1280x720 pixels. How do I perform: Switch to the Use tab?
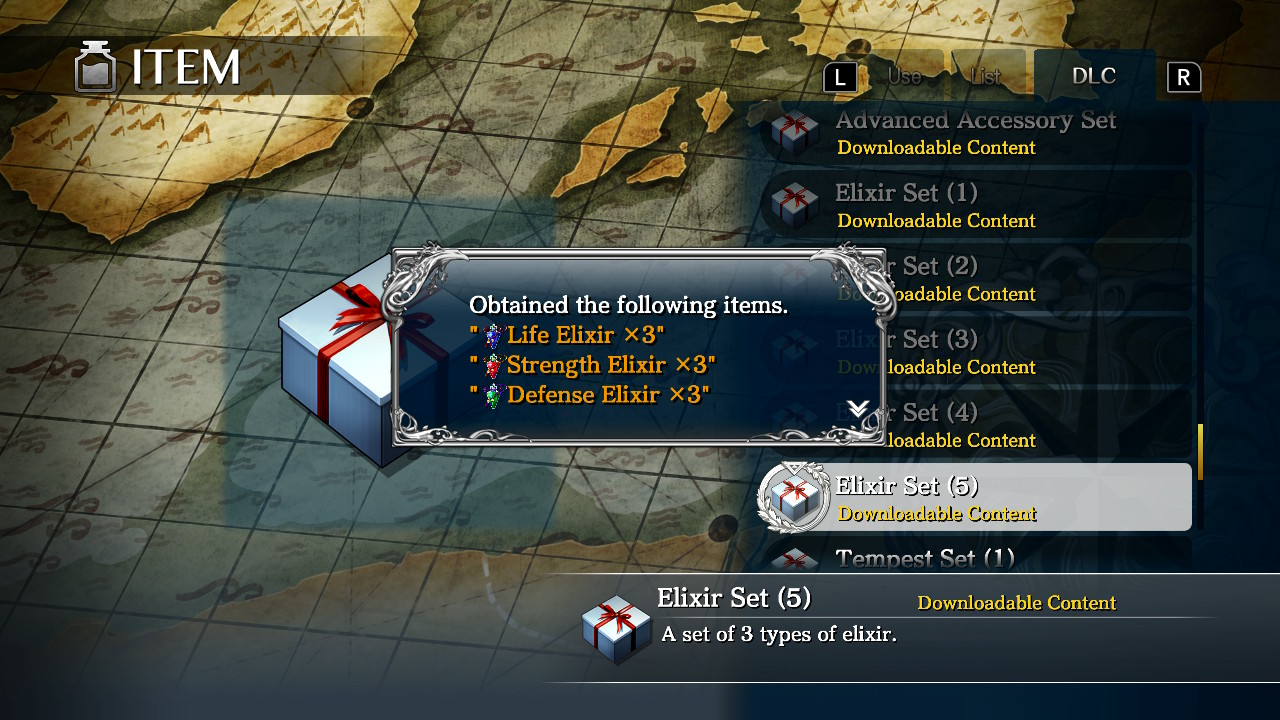(x=903, y=75)
